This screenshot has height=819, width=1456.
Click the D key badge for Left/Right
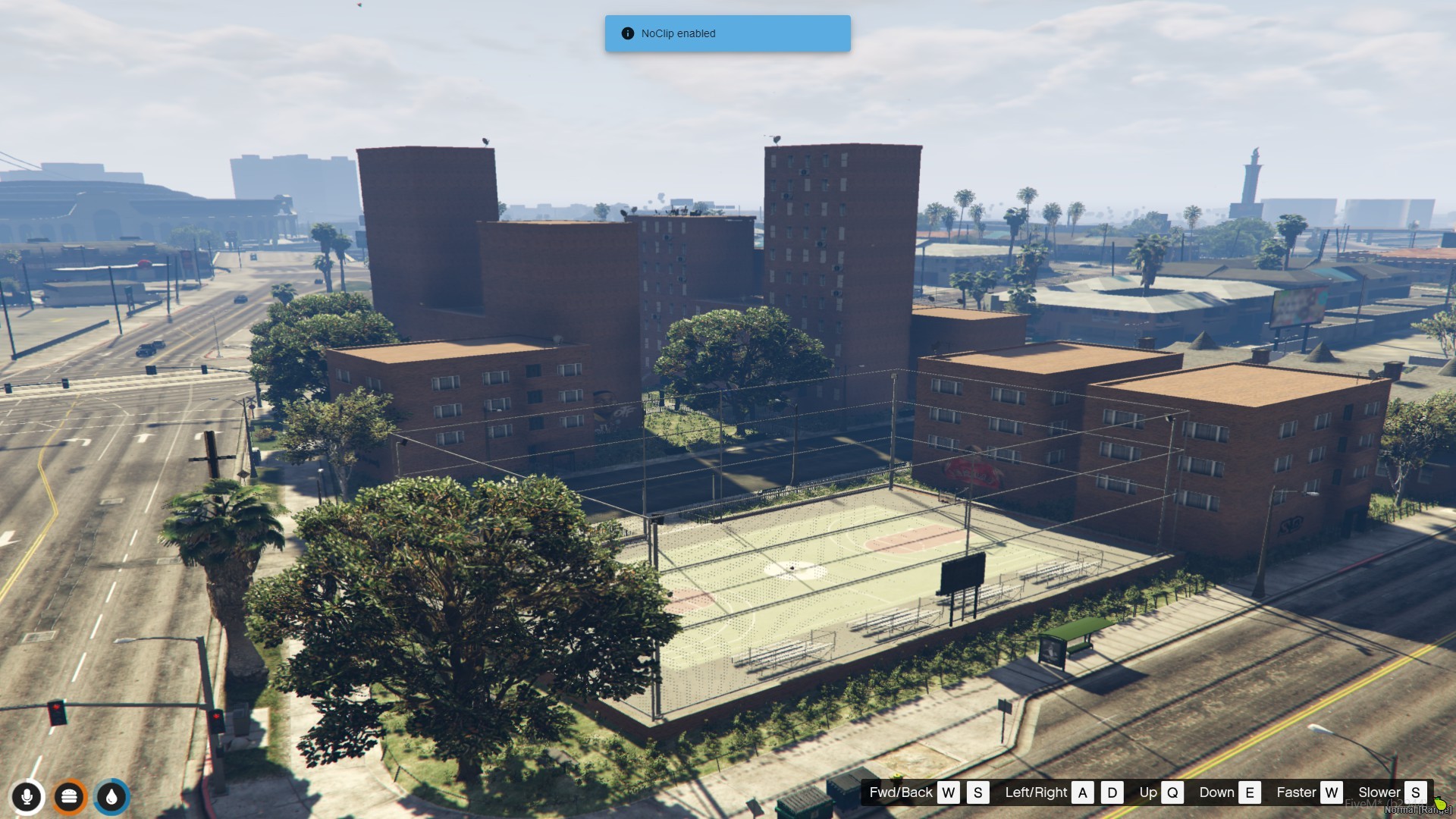point(1112,792)
